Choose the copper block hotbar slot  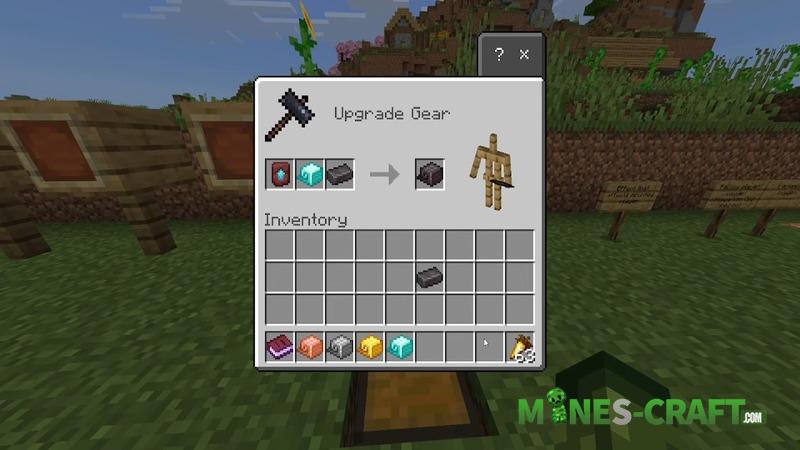tap(310, 348)
